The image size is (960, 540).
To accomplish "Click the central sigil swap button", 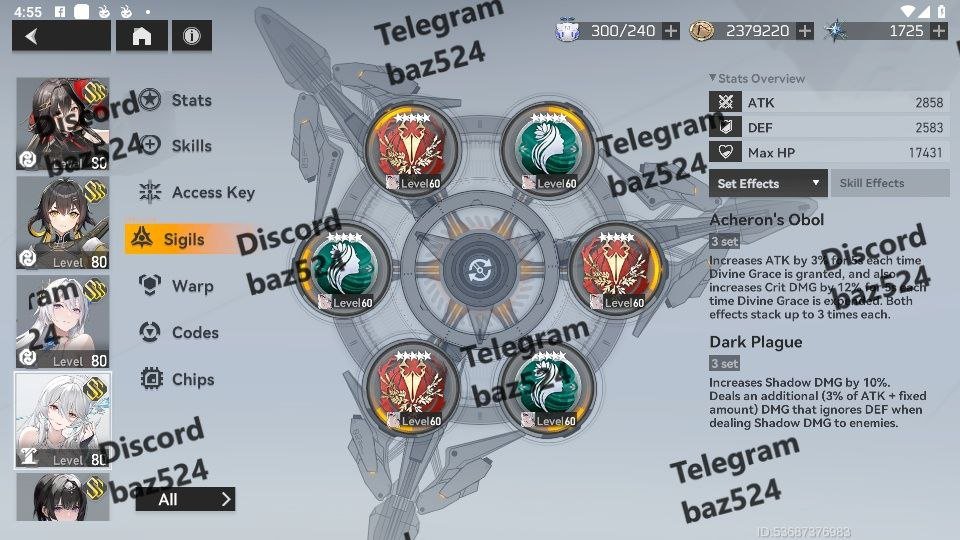I will (x=480, y=271).
